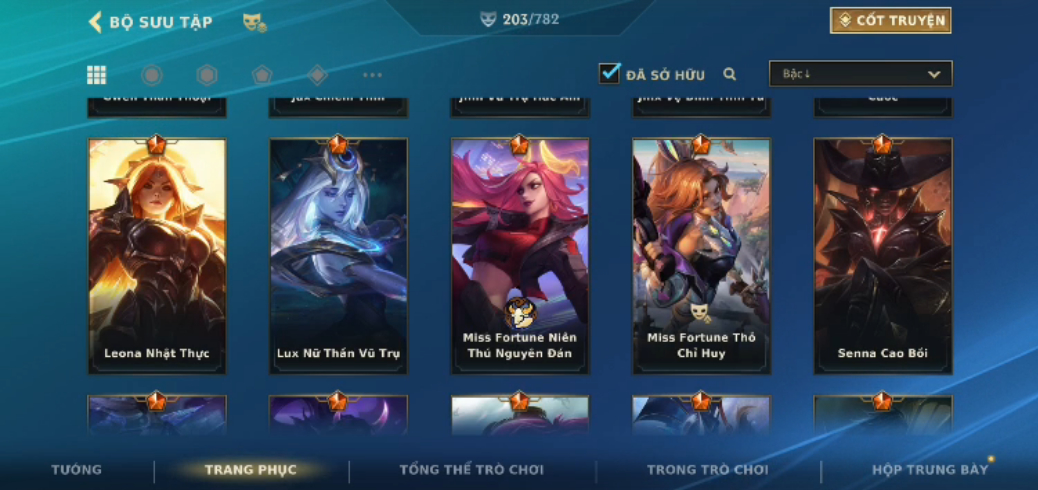Open the Cốt Truyện story button
The image size is (1038, 490).
coord(890,21)
